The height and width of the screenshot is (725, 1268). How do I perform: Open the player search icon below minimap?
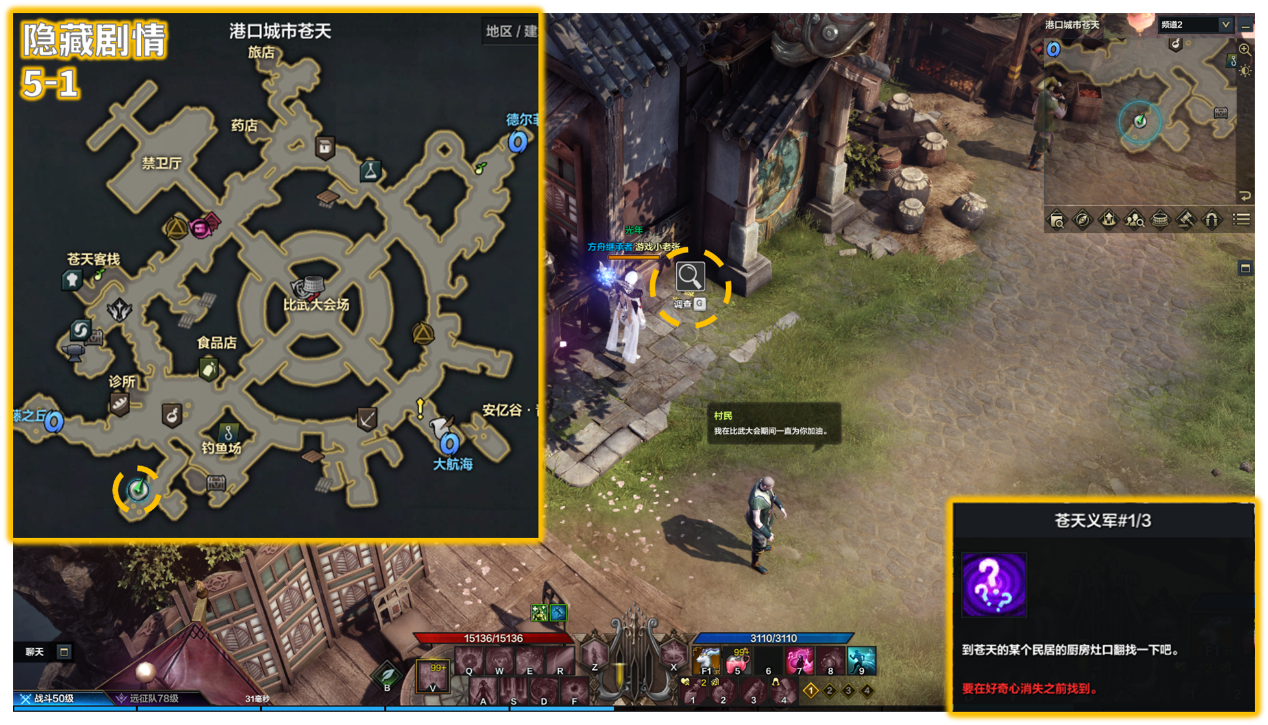pyautogui.click(x=1134, y=219)
